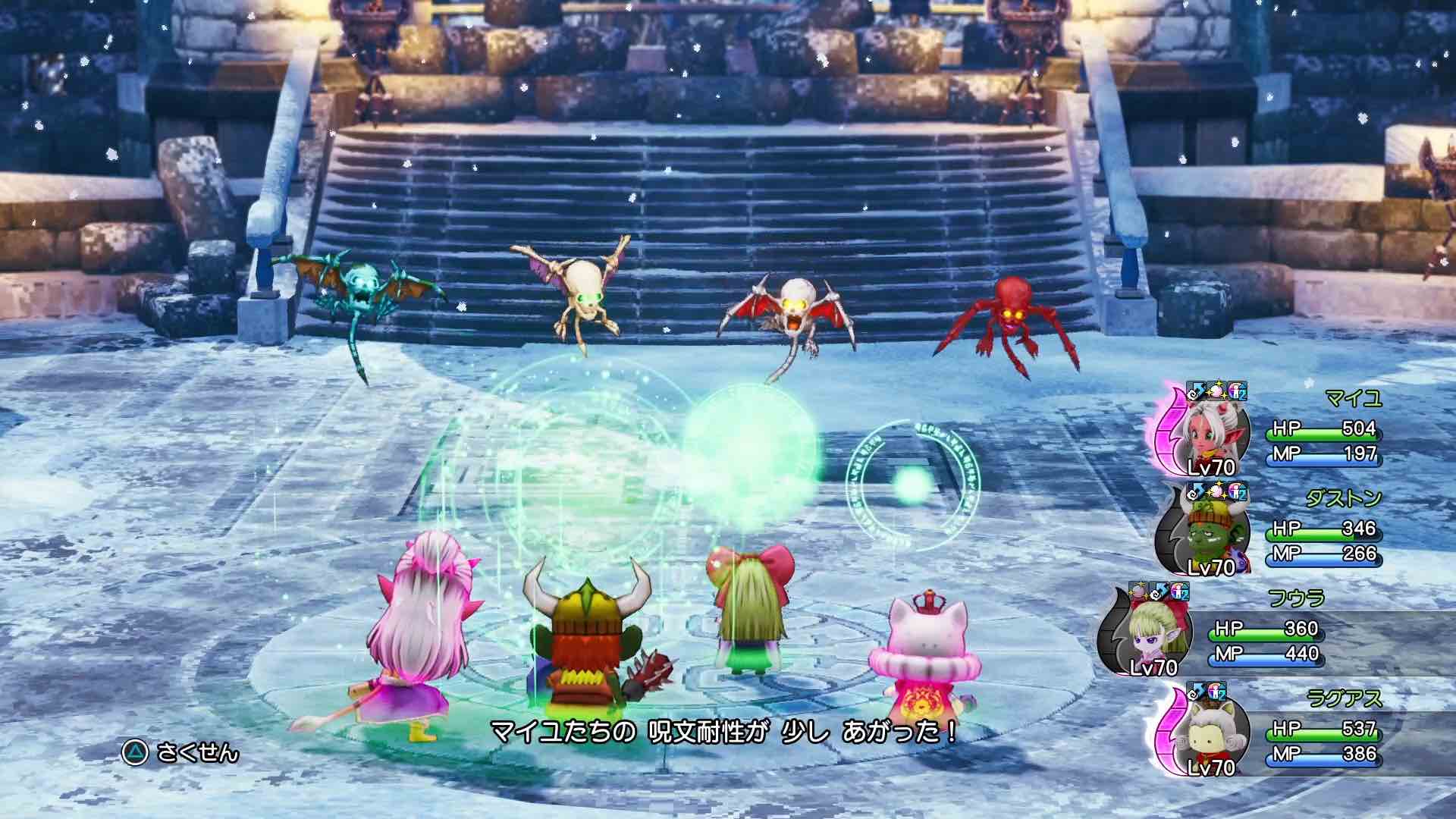Click ラグアス's MP gauge

pos(1324,760)
